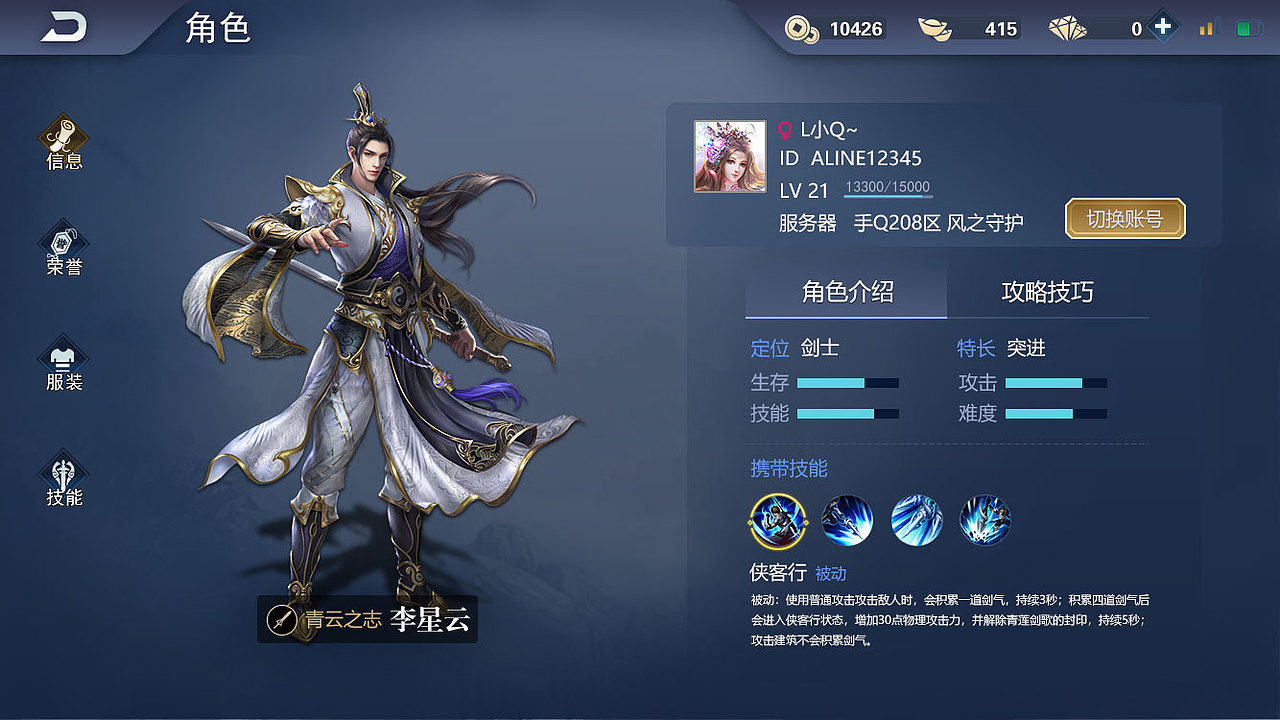
Task: Stay on the 角色介绍 tab
Action: [x=845, y=292]
